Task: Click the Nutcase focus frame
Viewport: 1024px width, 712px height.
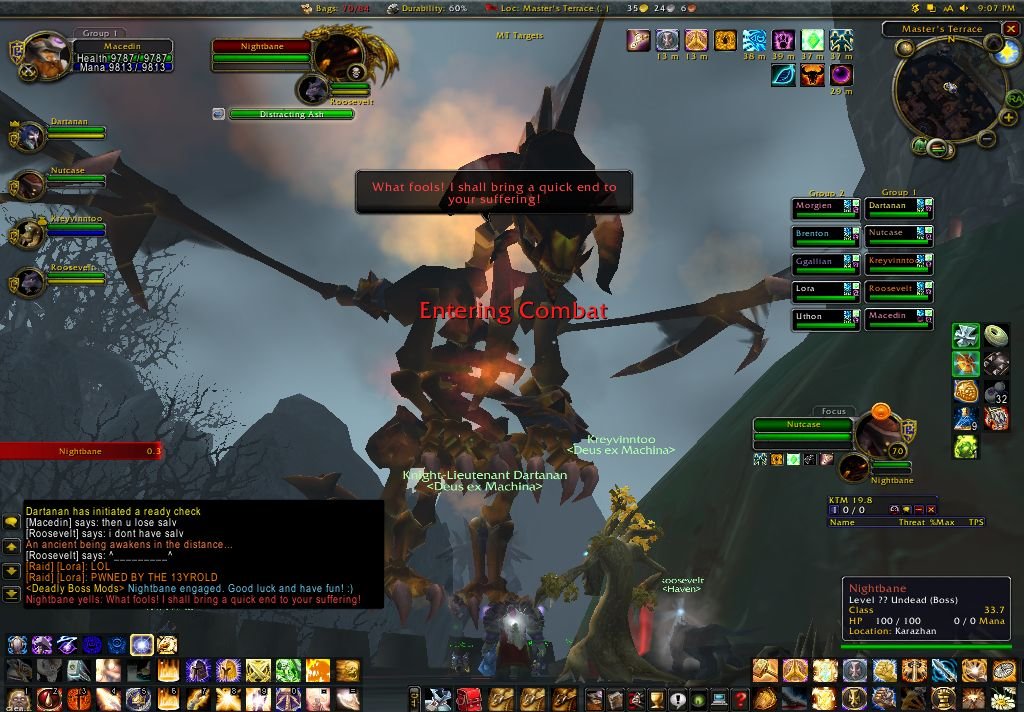Action: point(802,425)
